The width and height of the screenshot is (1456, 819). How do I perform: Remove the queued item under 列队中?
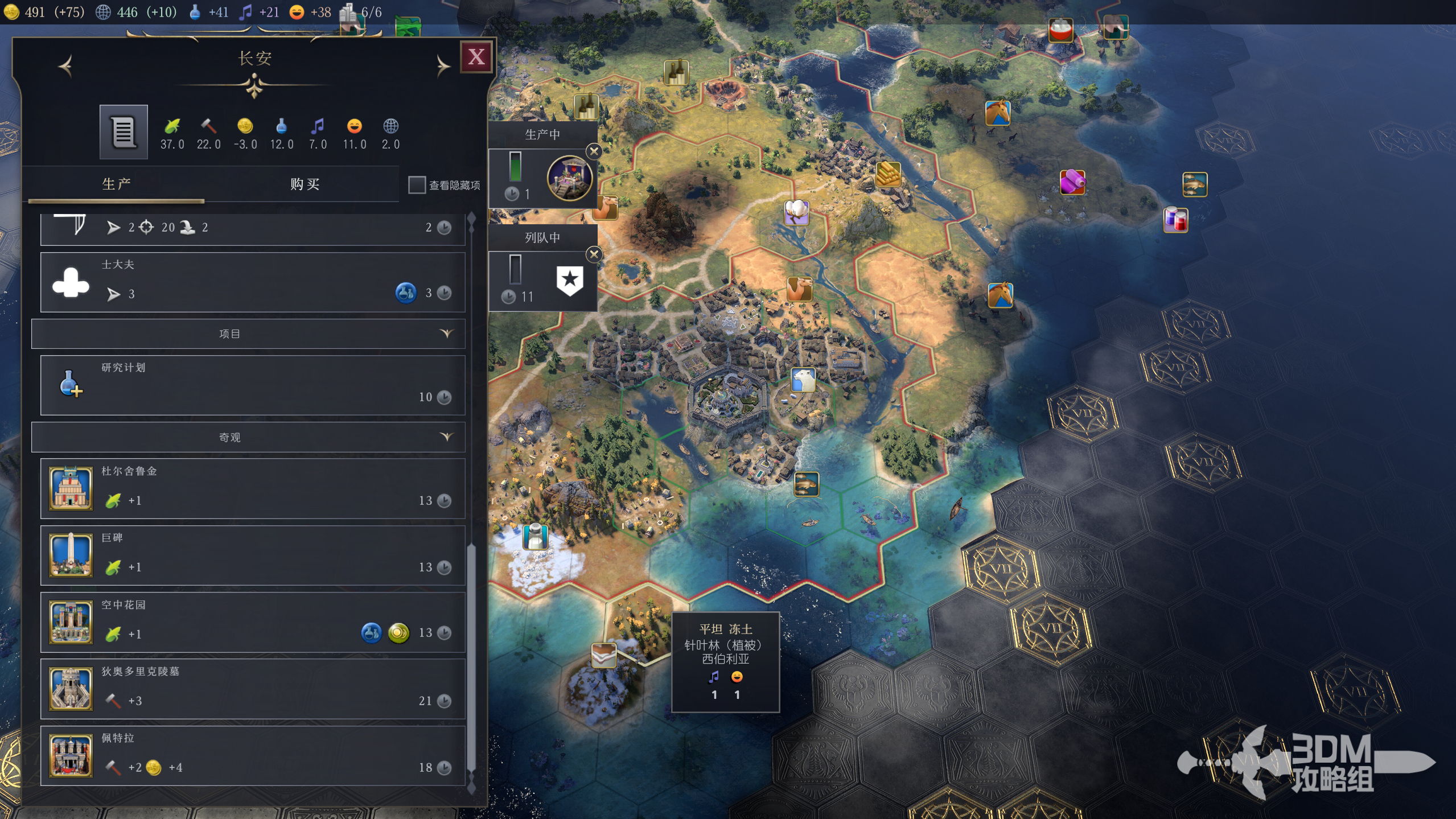pyautogui.click(x=594, y=254)
